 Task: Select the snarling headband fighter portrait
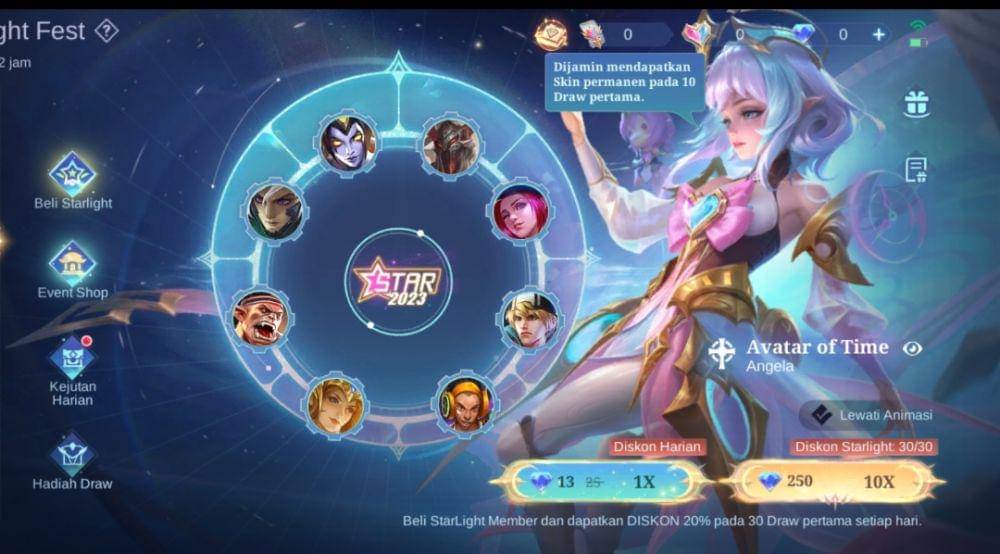click(x=260, y=318)
